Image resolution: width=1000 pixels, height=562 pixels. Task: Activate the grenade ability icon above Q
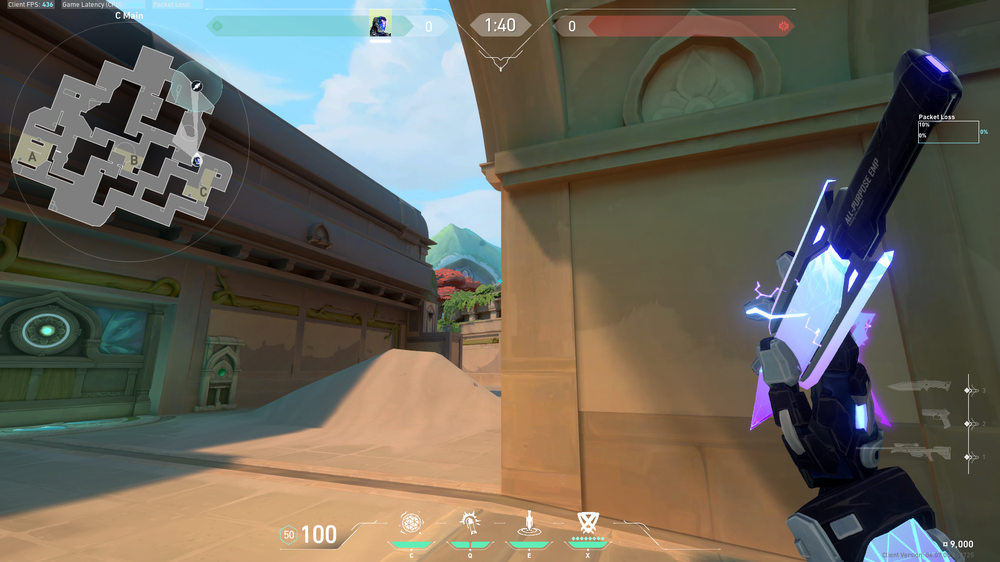click(469, 522)
